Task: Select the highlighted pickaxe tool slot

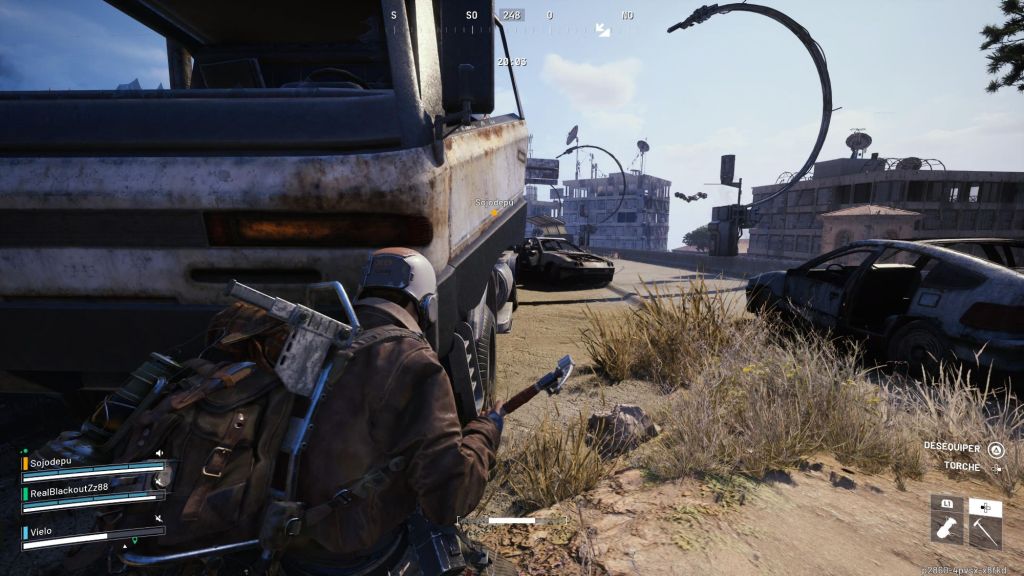Action: tap(985, 529)
